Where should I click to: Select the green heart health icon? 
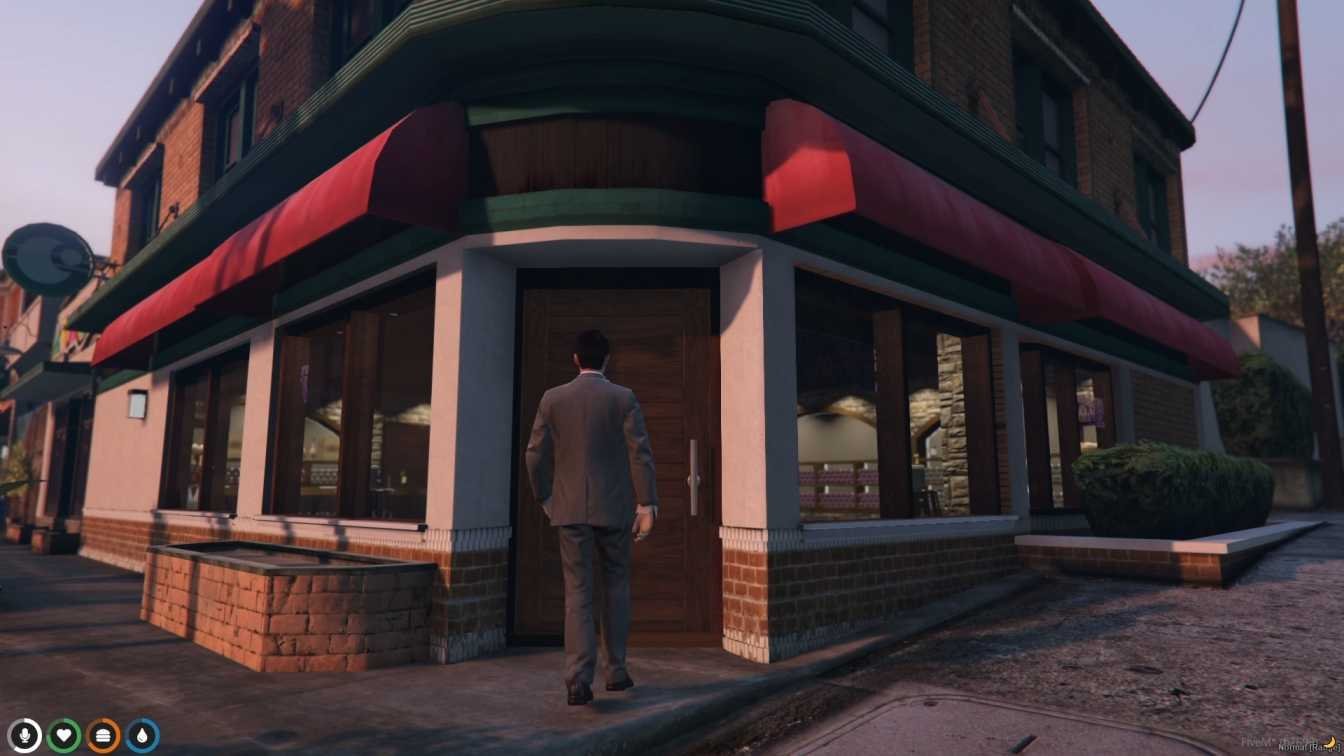[64, 736]
